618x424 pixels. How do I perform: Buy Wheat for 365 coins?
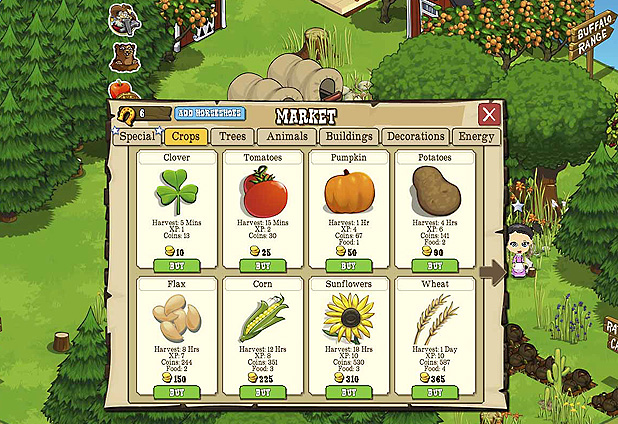(x=434, y=392)
